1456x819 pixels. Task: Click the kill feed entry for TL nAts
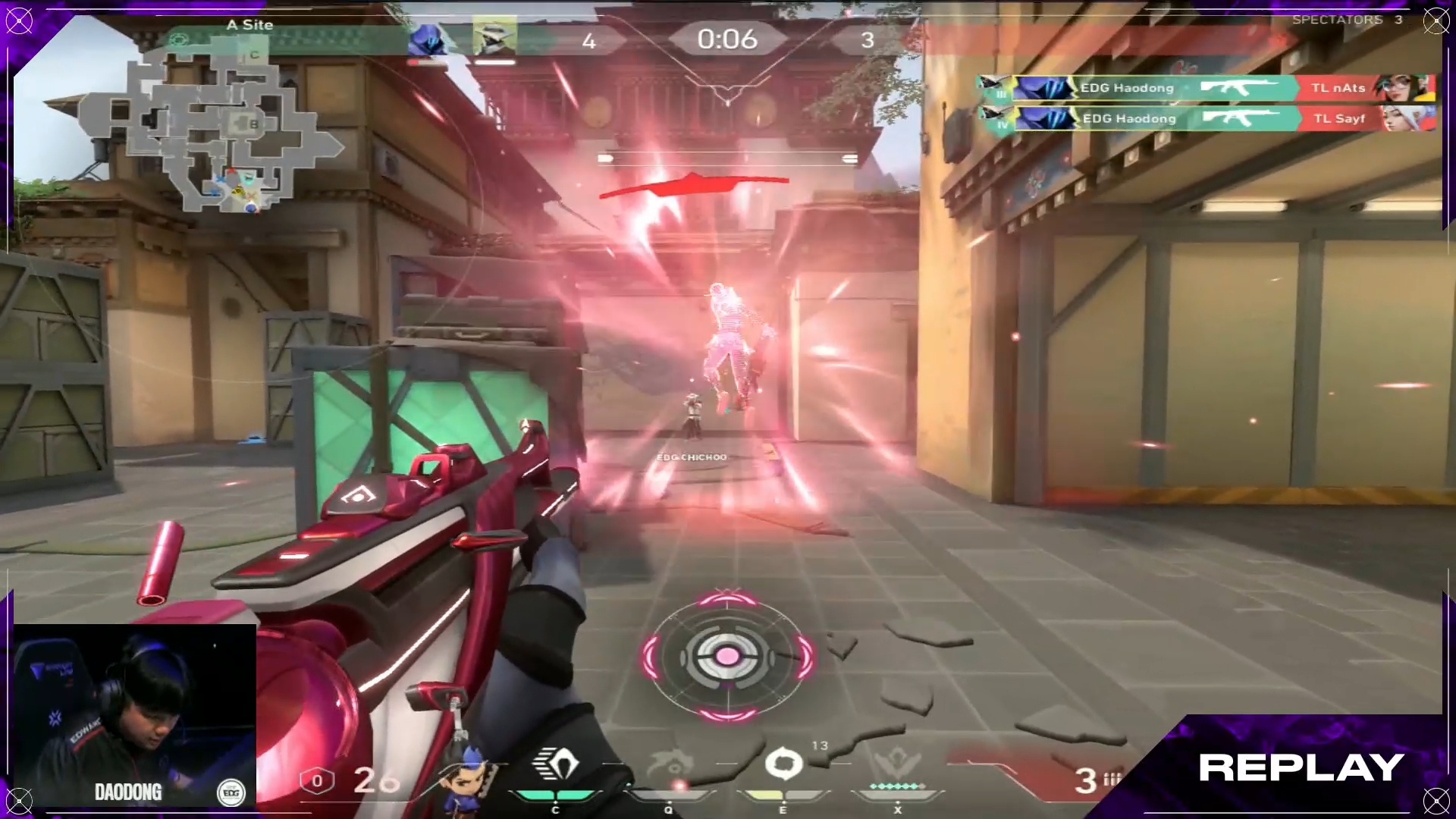tap(1206, 88)
